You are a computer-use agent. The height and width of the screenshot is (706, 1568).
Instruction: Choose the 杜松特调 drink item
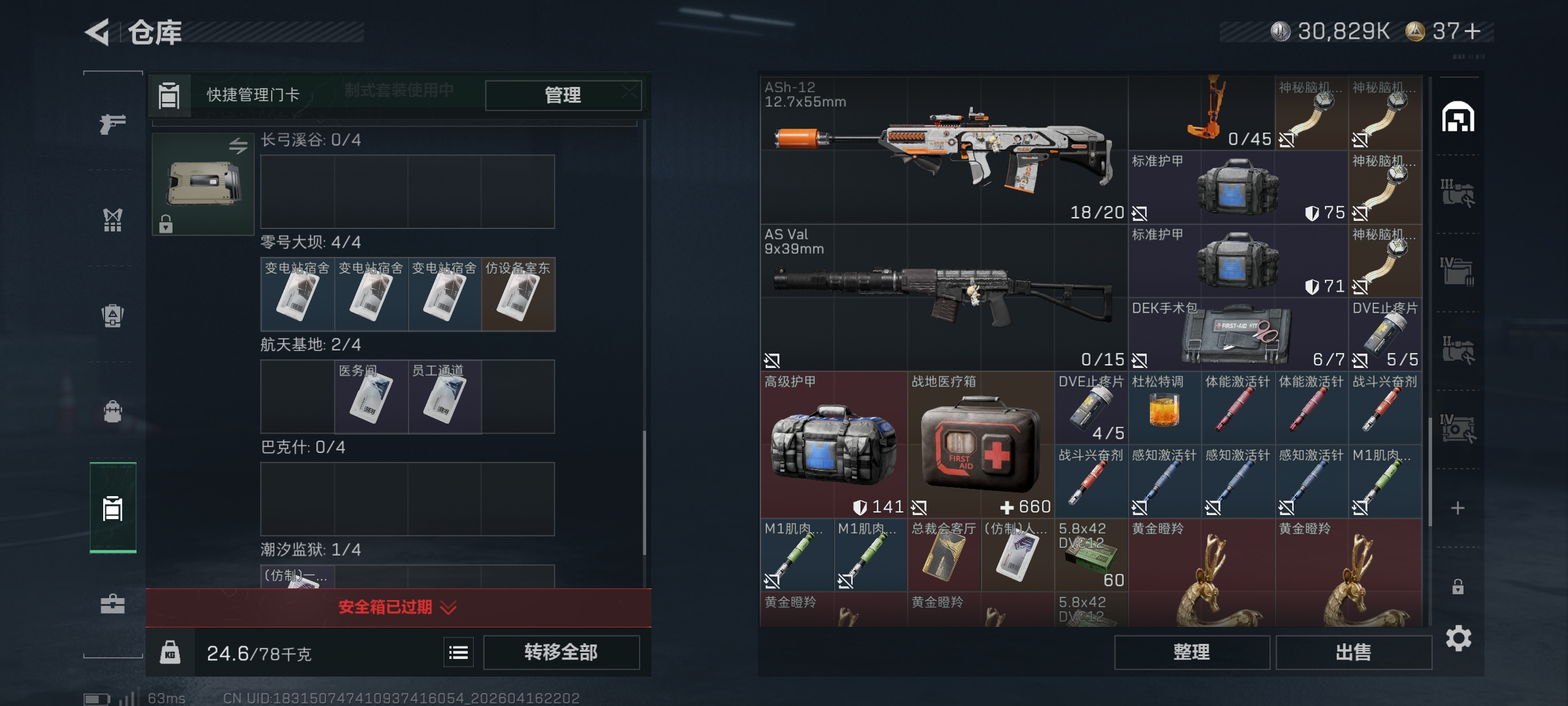1164,409
